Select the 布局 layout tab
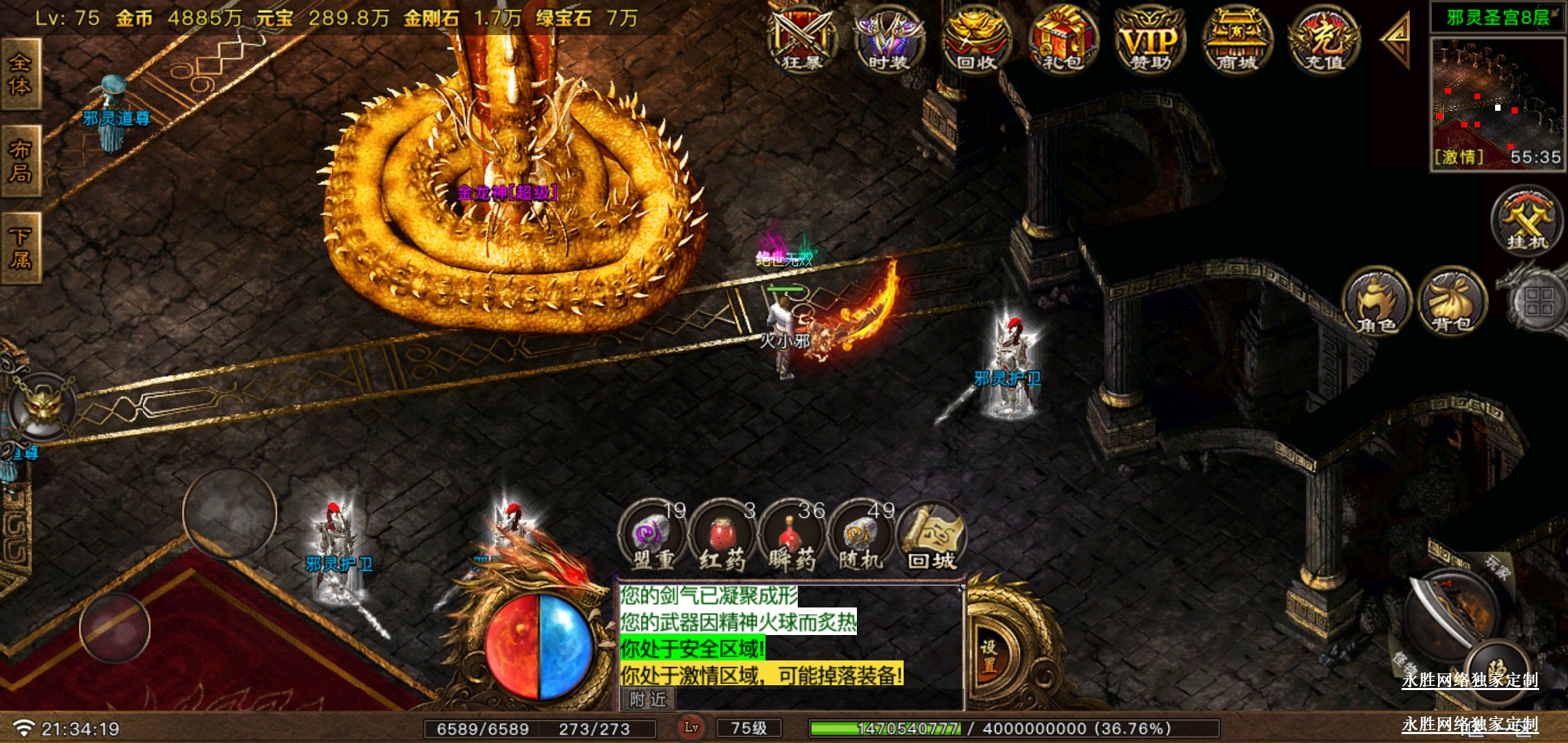The width and height of the screenshot is (1568, 743). point(20,161)
